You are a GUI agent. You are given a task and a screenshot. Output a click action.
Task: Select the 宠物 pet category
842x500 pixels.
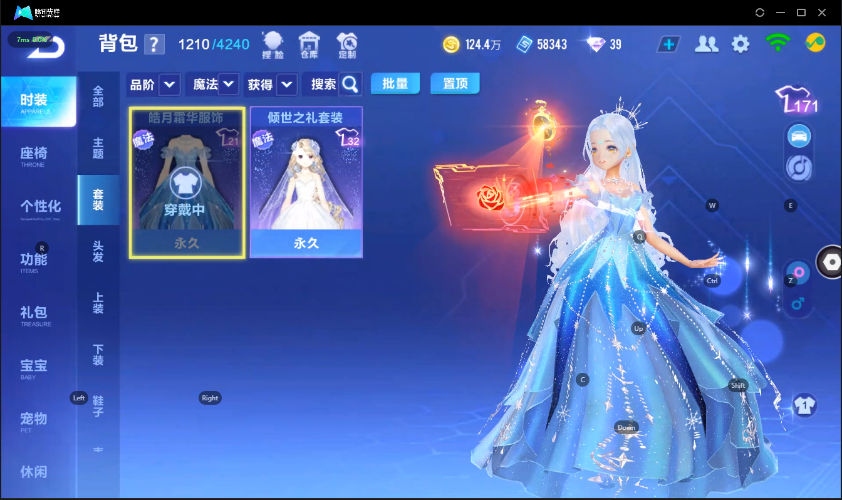pyautogui.click(x=36, y=419)
